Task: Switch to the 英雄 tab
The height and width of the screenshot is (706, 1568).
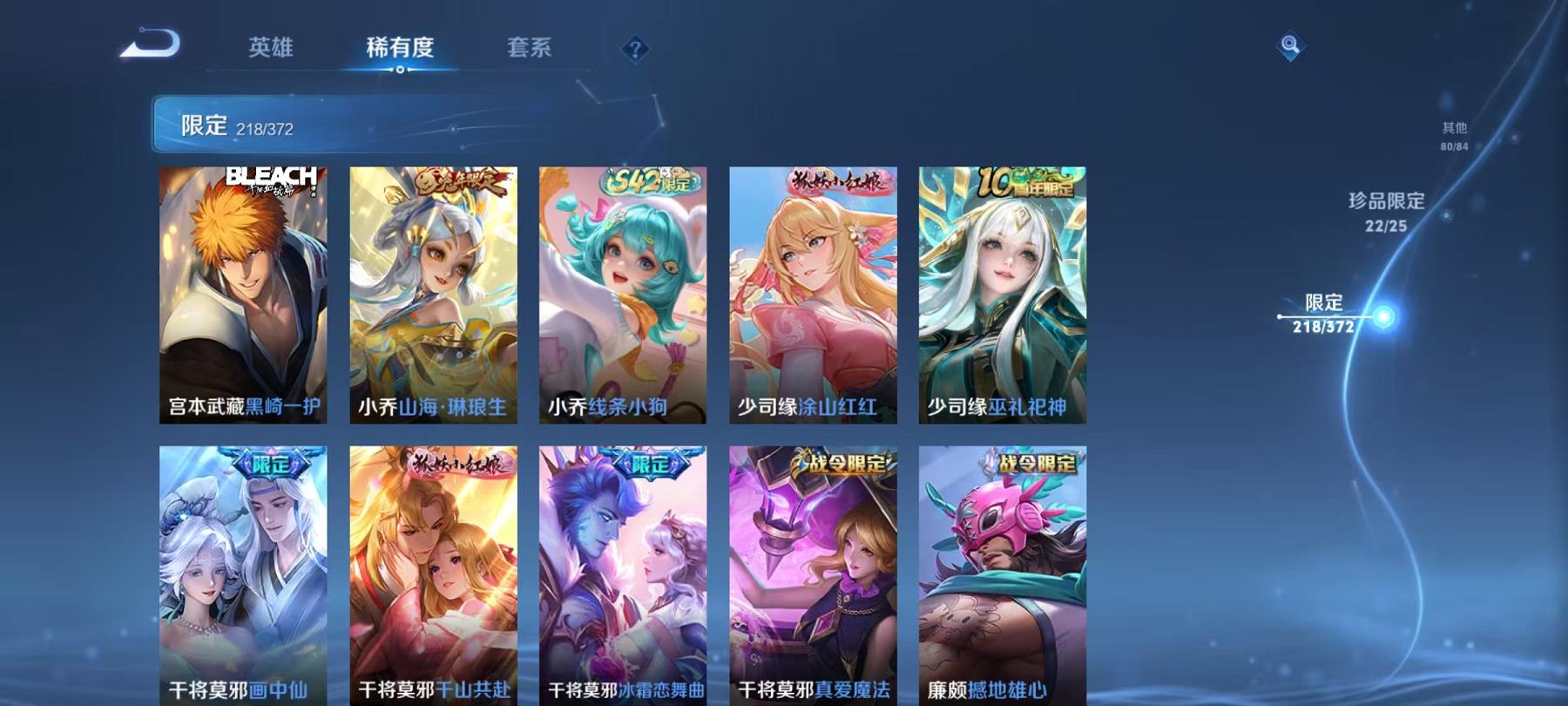Action: point(274,50)
